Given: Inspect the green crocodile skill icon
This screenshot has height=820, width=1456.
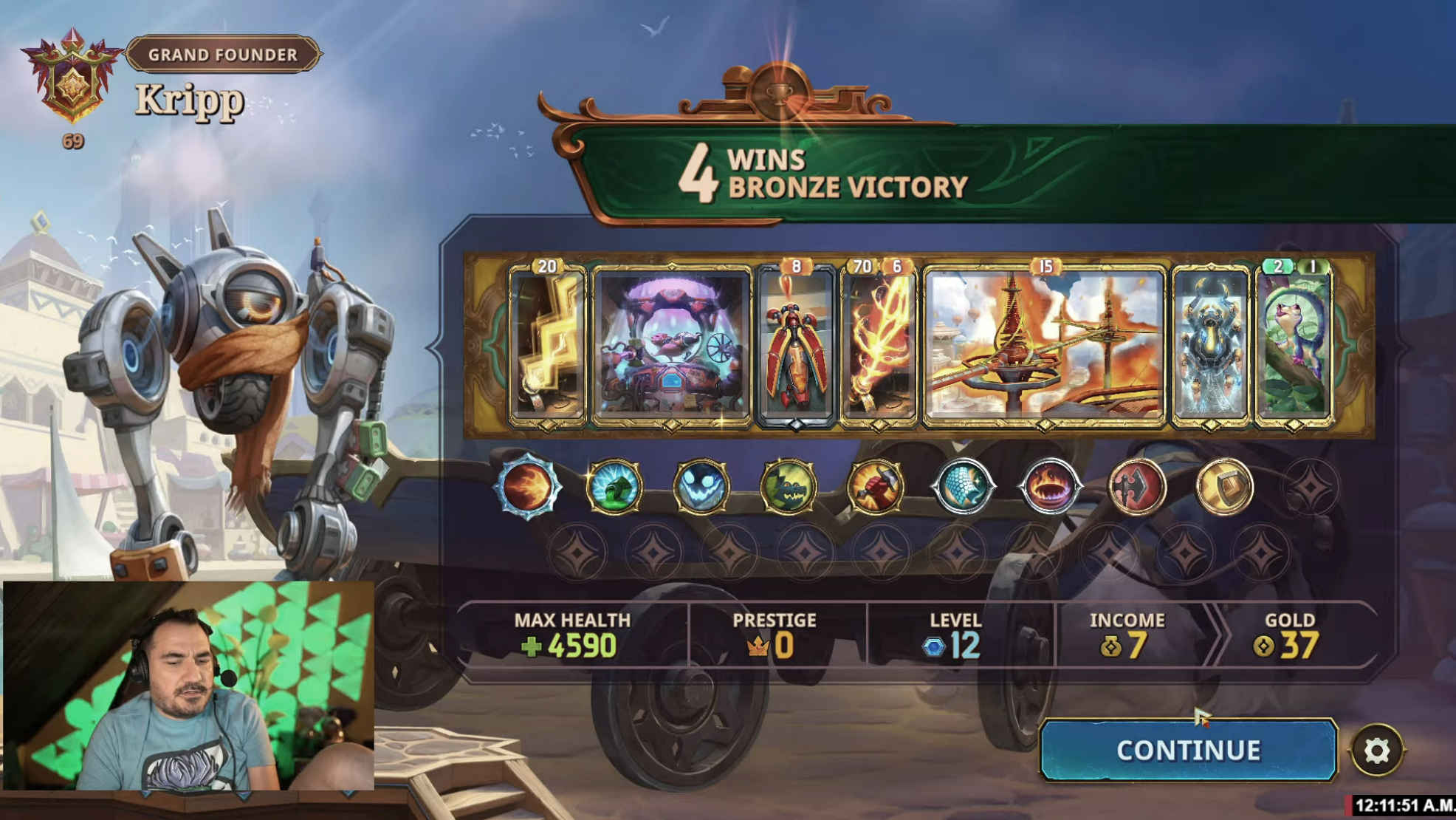Looking at the screenshot, I should tap(788, 487).
